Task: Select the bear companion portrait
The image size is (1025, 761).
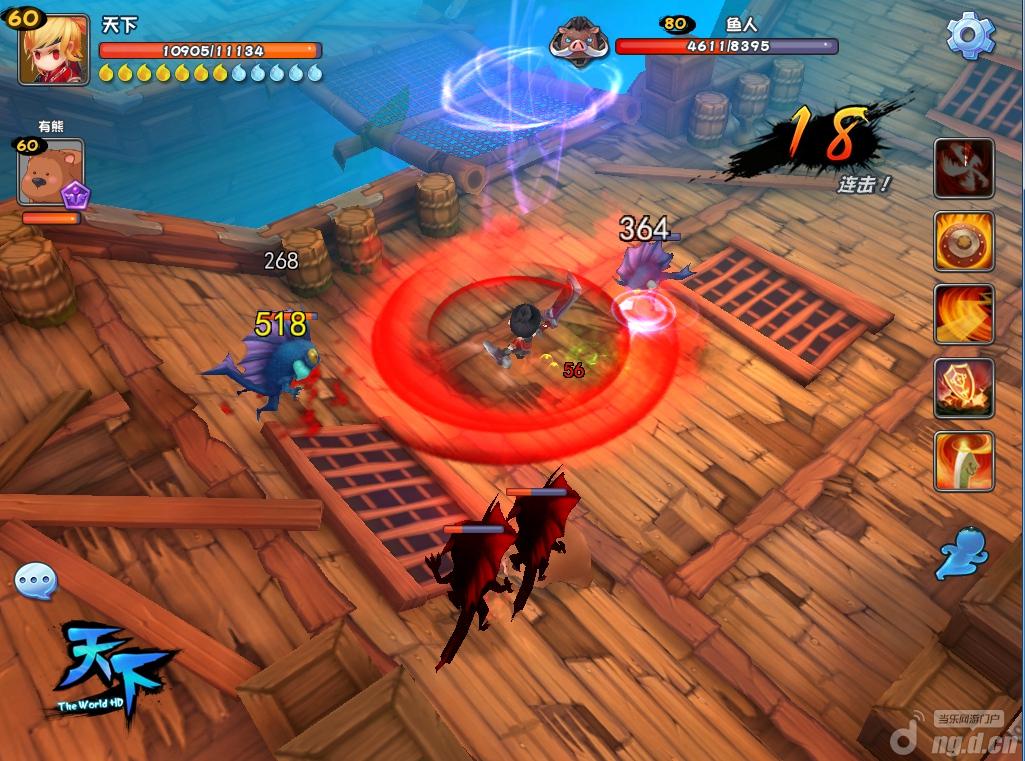Action: pyautogui.click(x=50, y=172)
